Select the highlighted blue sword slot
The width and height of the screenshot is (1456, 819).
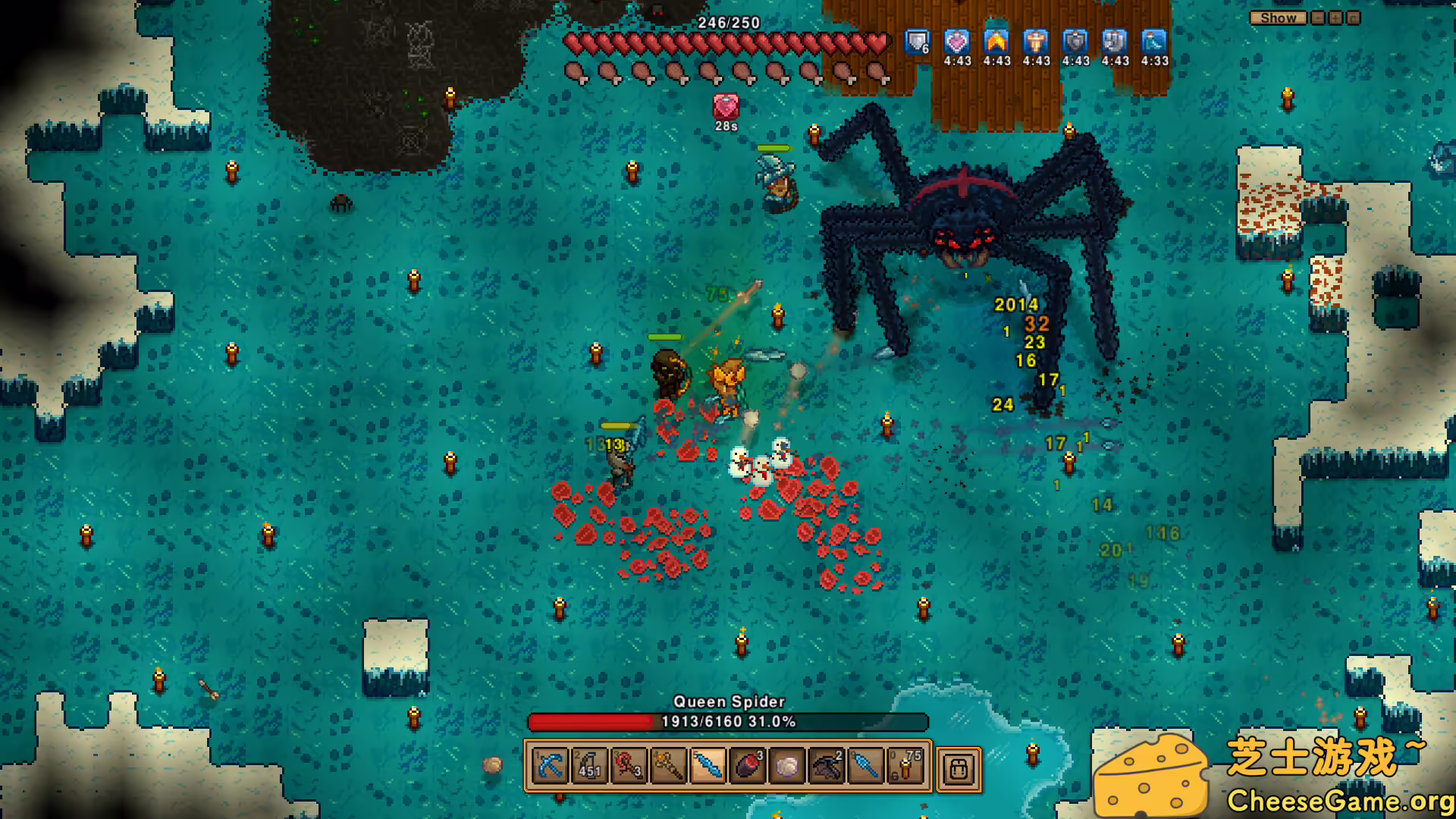[708, 767]
